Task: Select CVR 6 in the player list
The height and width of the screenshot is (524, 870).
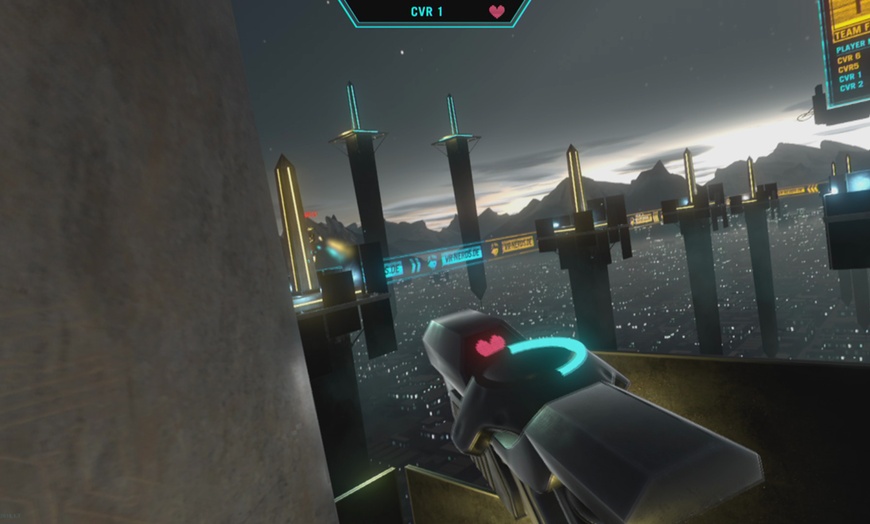Action: pyautogui.click(x=849, y=57)
